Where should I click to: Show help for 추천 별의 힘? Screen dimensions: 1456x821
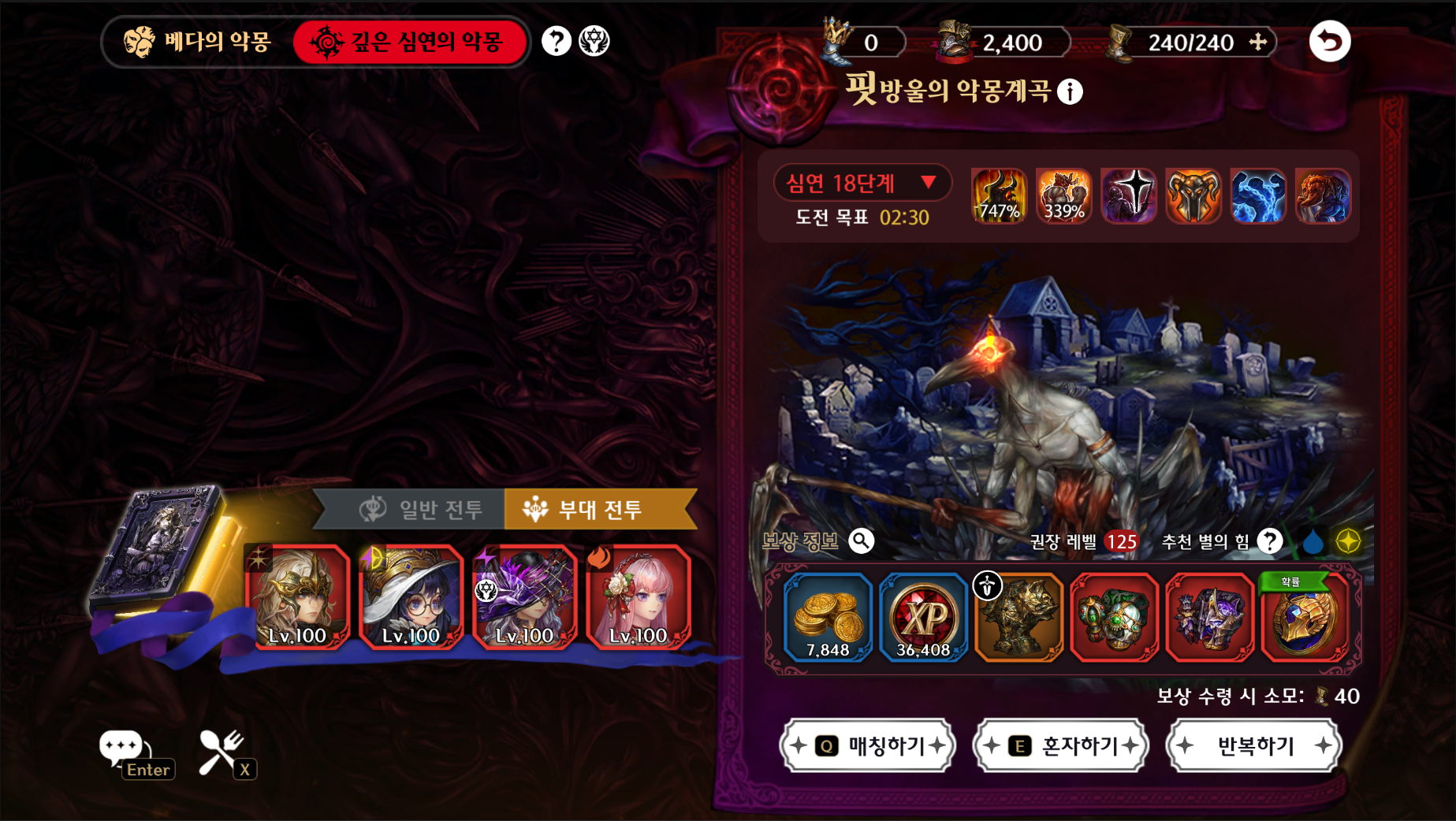coord(1269,541)
